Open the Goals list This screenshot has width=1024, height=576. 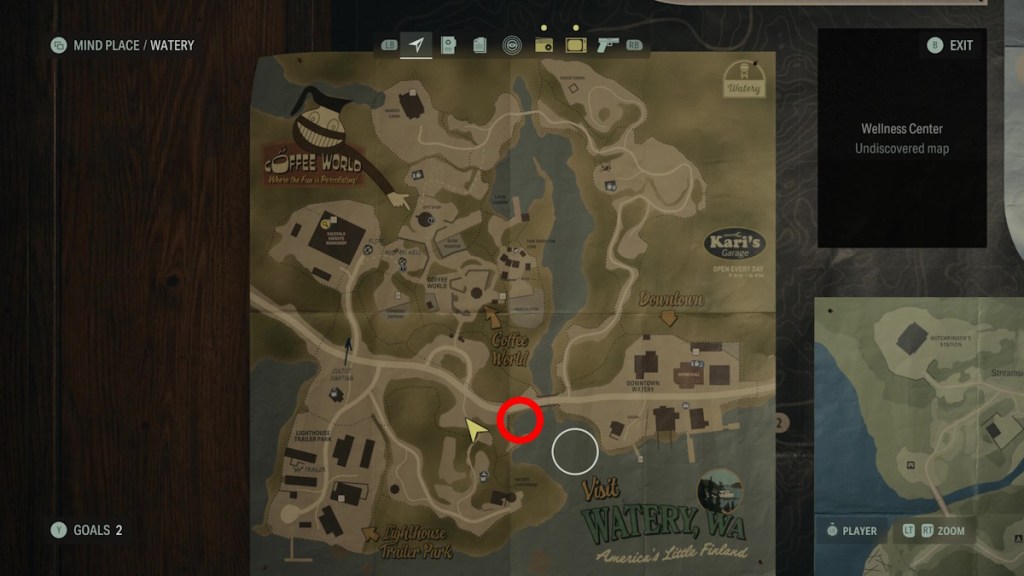pyautogui.click(x=89, y=530)
